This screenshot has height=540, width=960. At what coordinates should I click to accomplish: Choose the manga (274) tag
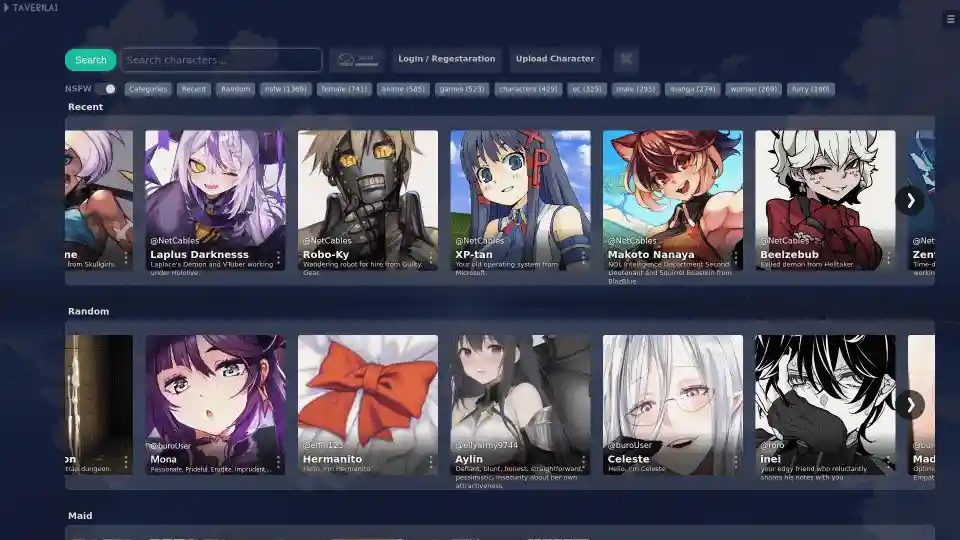coord(693,89)
